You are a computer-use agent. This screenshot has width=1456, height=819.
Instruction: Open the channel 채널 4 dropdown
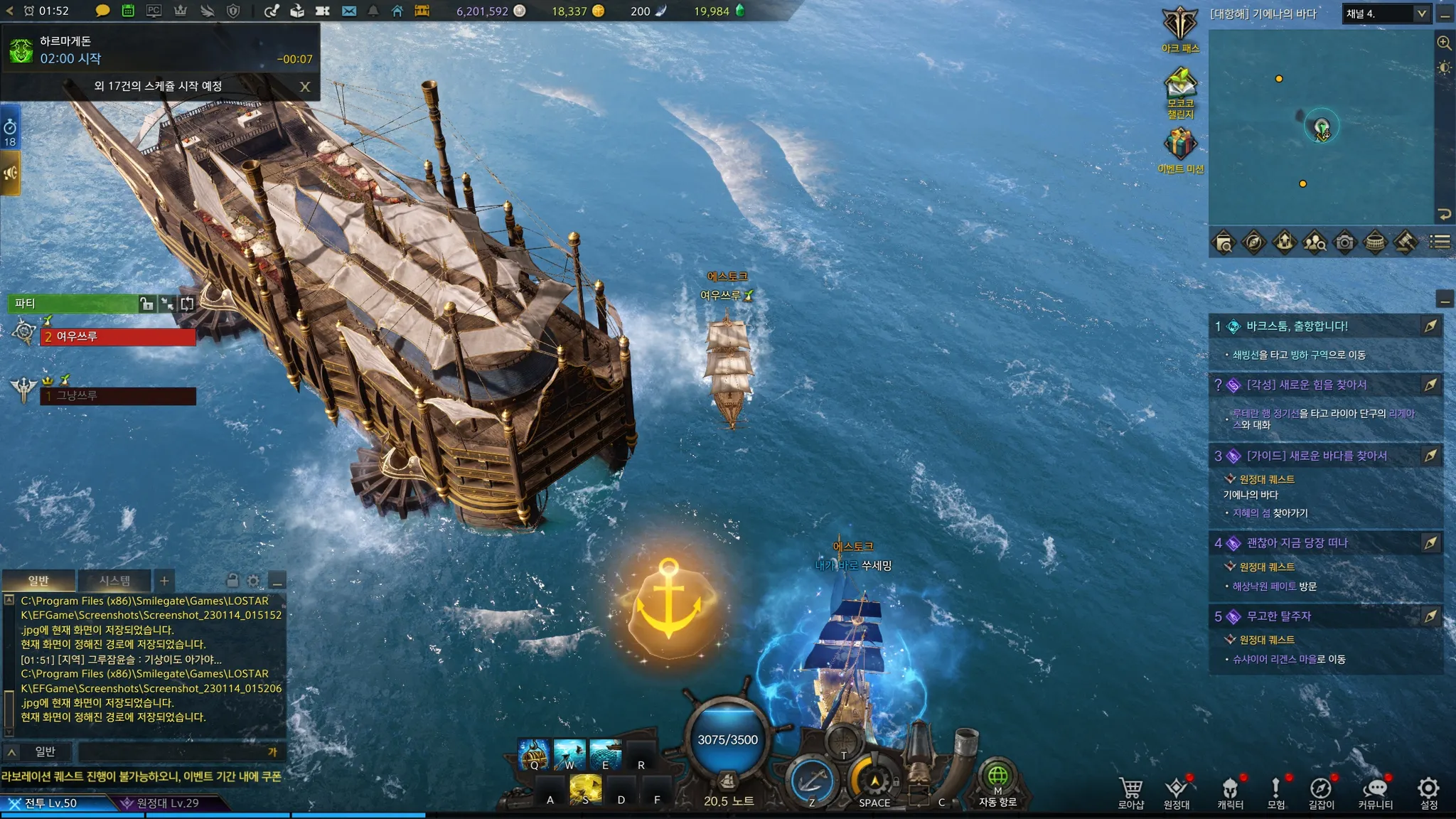click(x=1386, y=14)
